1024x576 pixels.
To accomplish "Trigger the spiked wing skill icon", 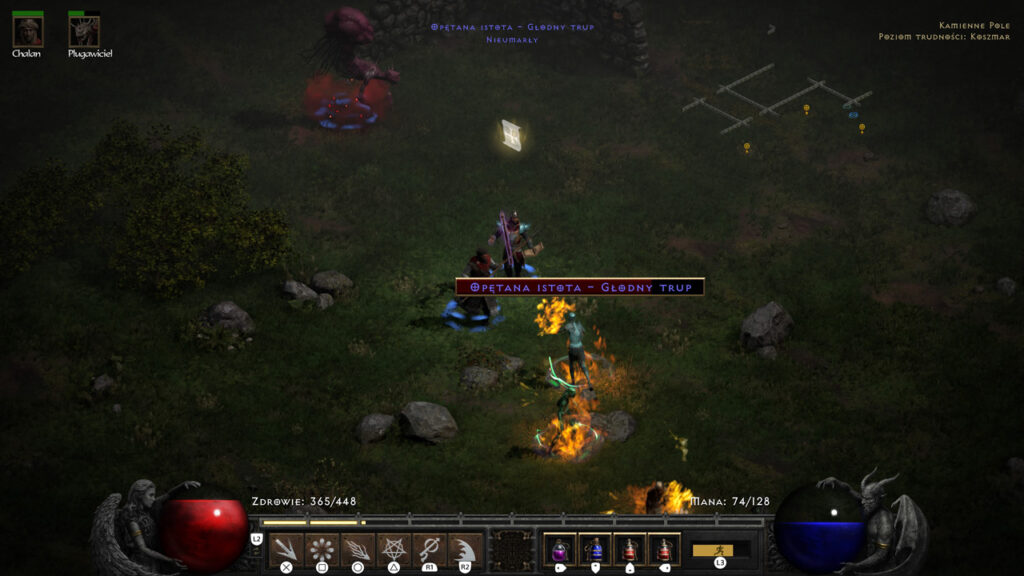I will (x=464, y=549).
